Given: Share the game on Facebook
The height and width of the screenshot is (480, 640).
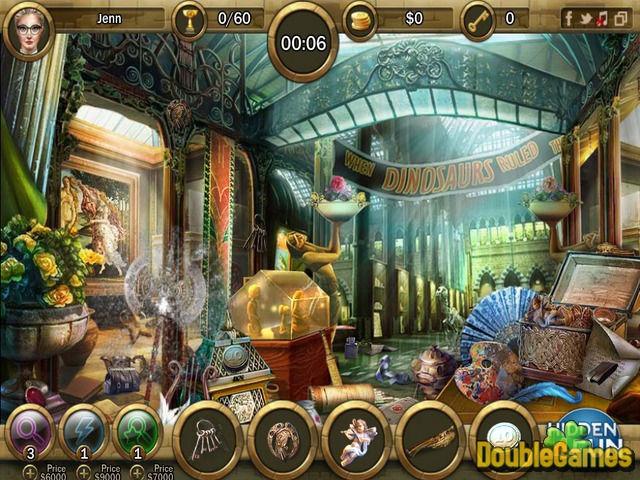Looking at the screenshot, I should (x=568, y=18).
